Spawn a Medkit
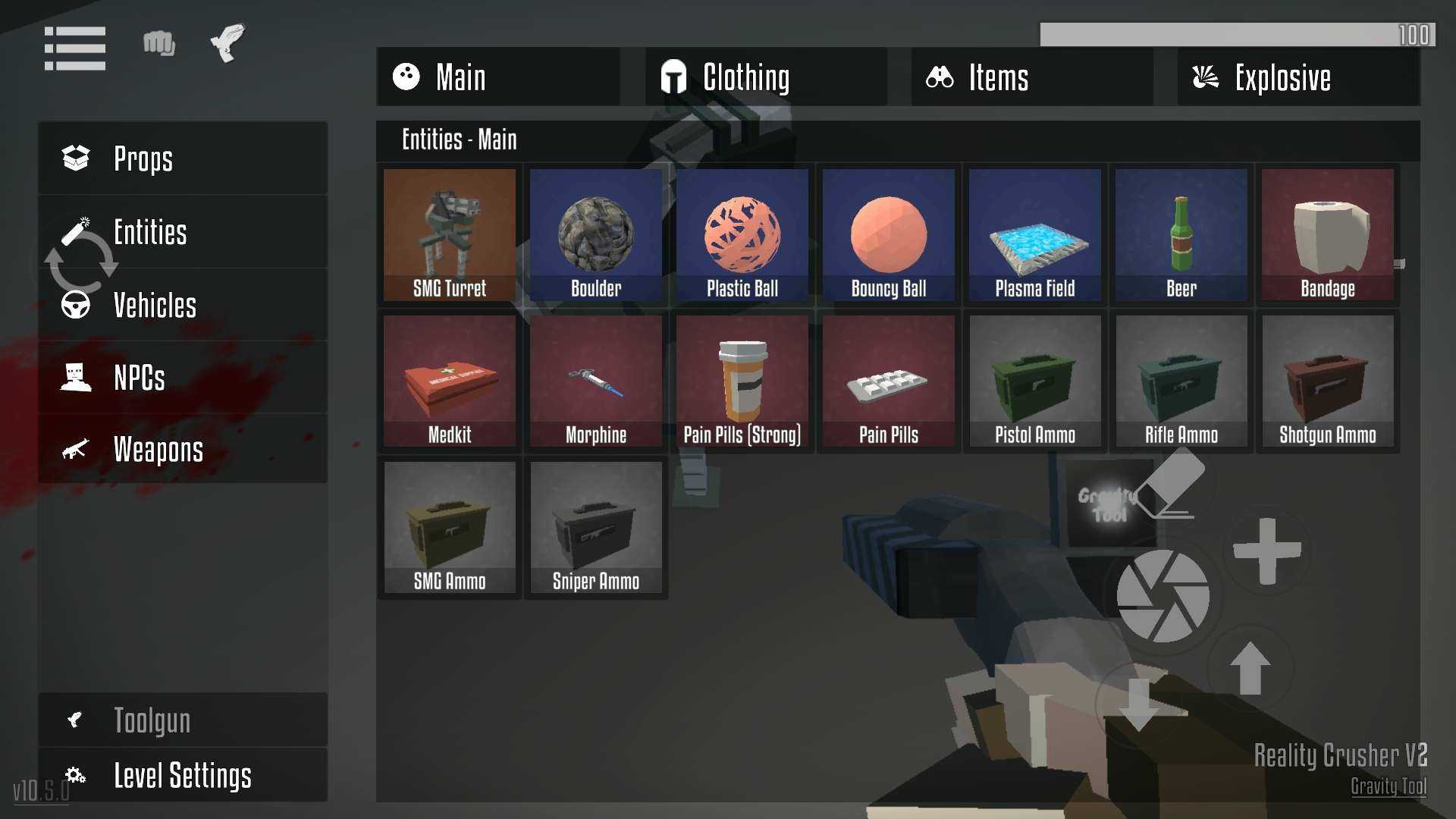 (450, 381)
